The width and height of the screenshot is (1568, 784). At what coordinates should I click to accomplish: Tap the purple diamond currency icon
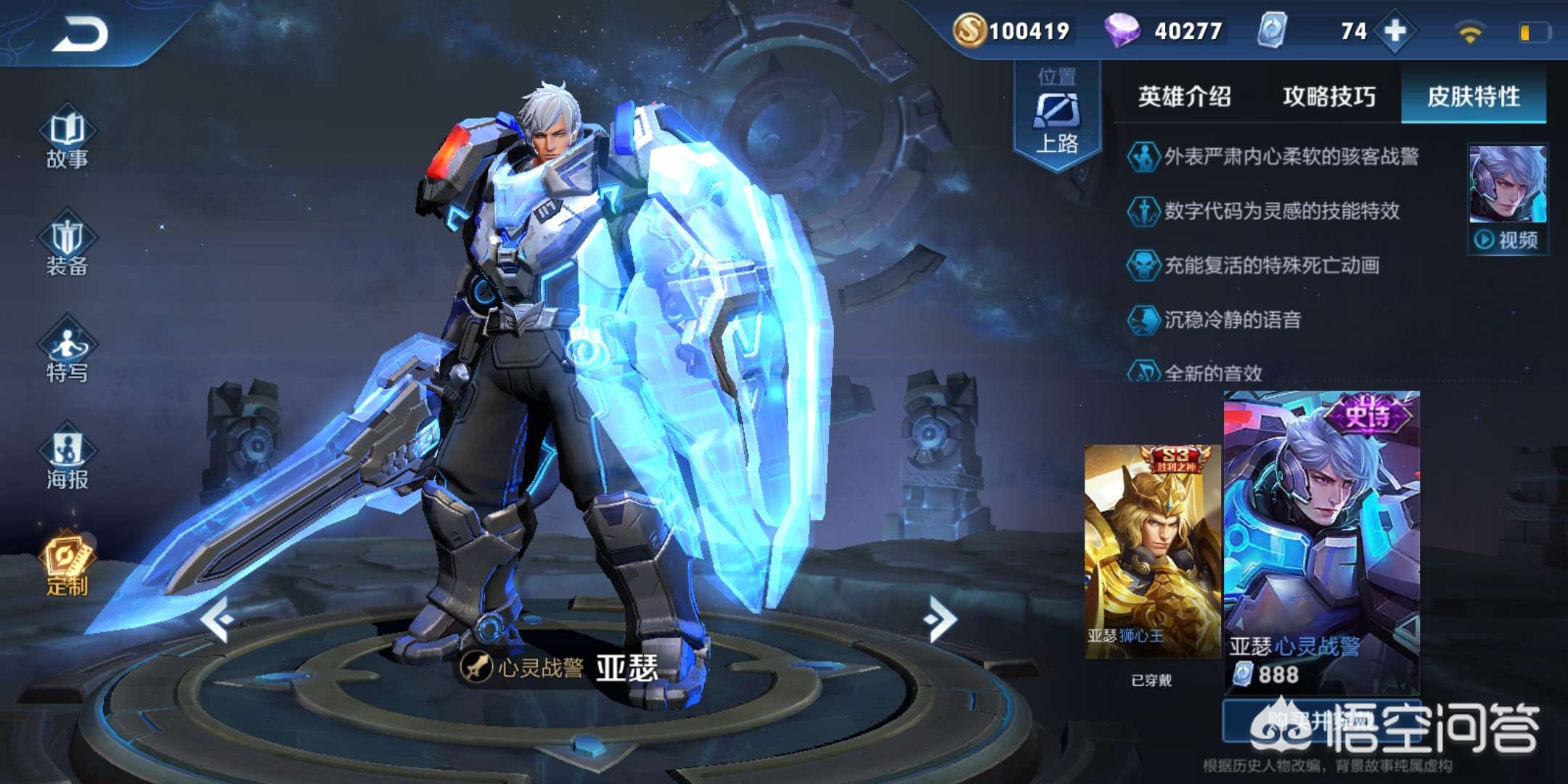pos(1122,31)
